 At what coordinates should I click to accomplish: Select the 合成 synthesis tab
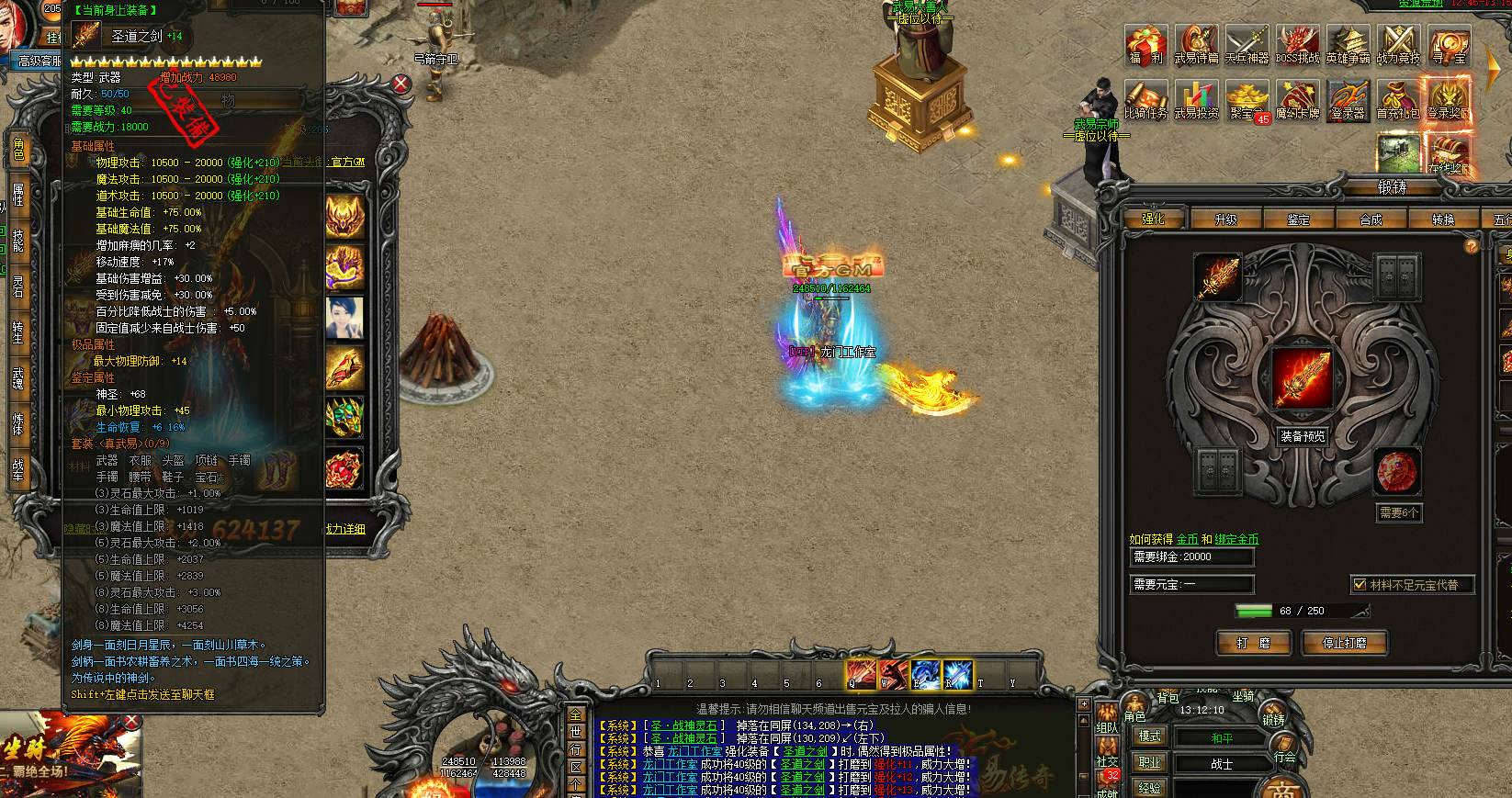click(1371, 219)
